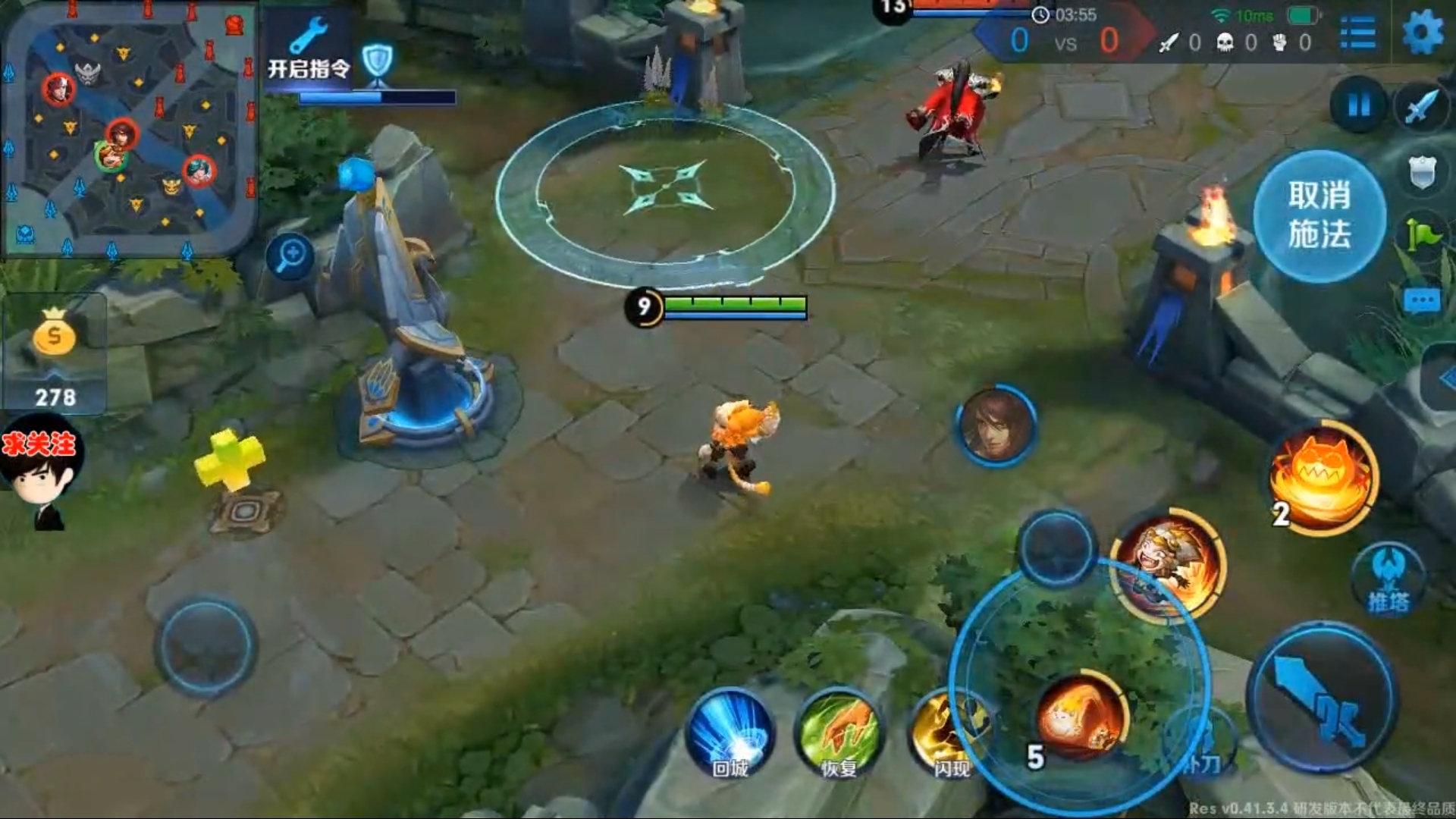Open the settings gear menu
The image size is (1456, 819).
1422,33
